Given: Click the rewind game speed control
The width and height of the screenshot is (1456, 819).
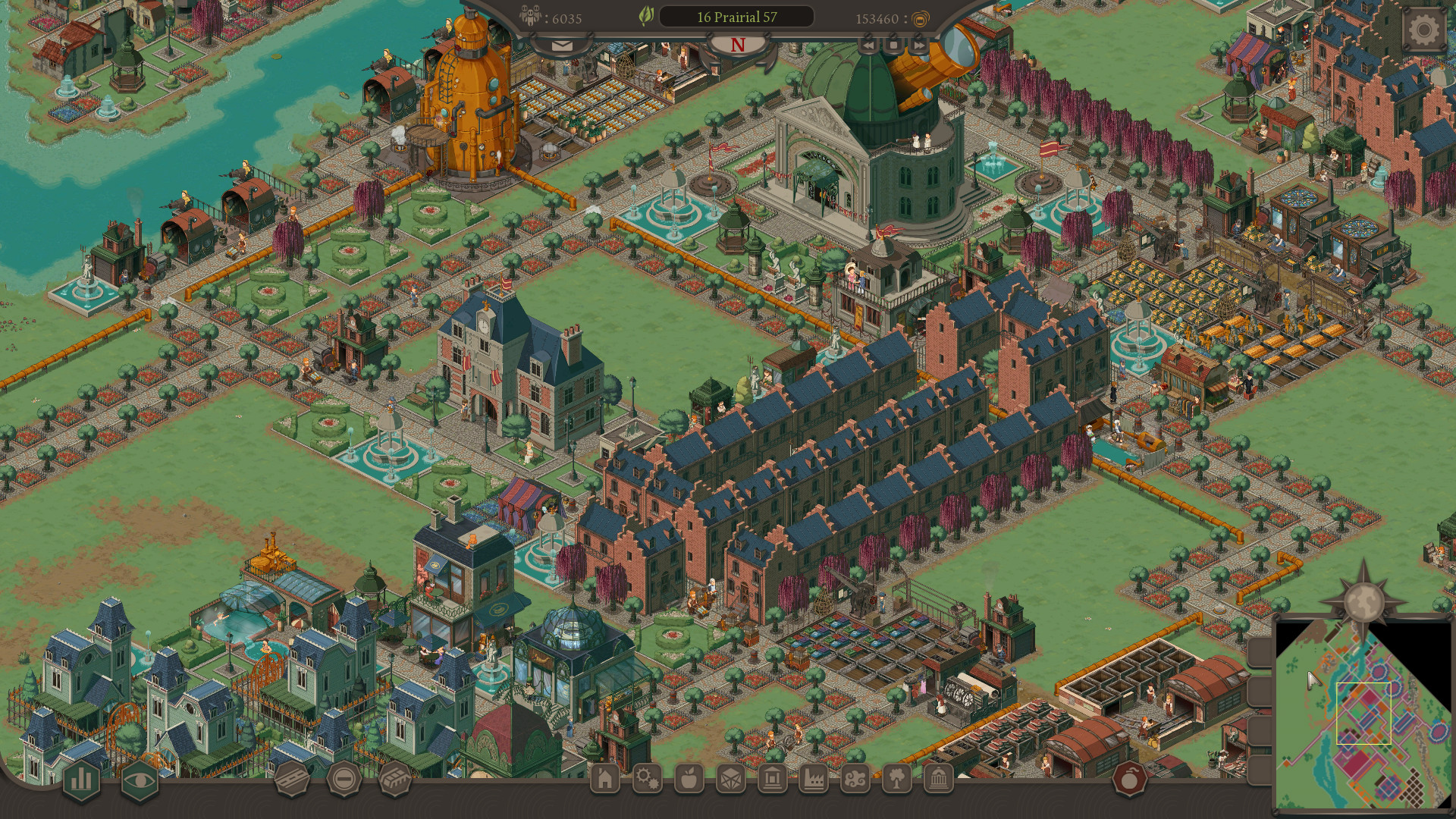Looking at the screenshot, I should [868, 45].
